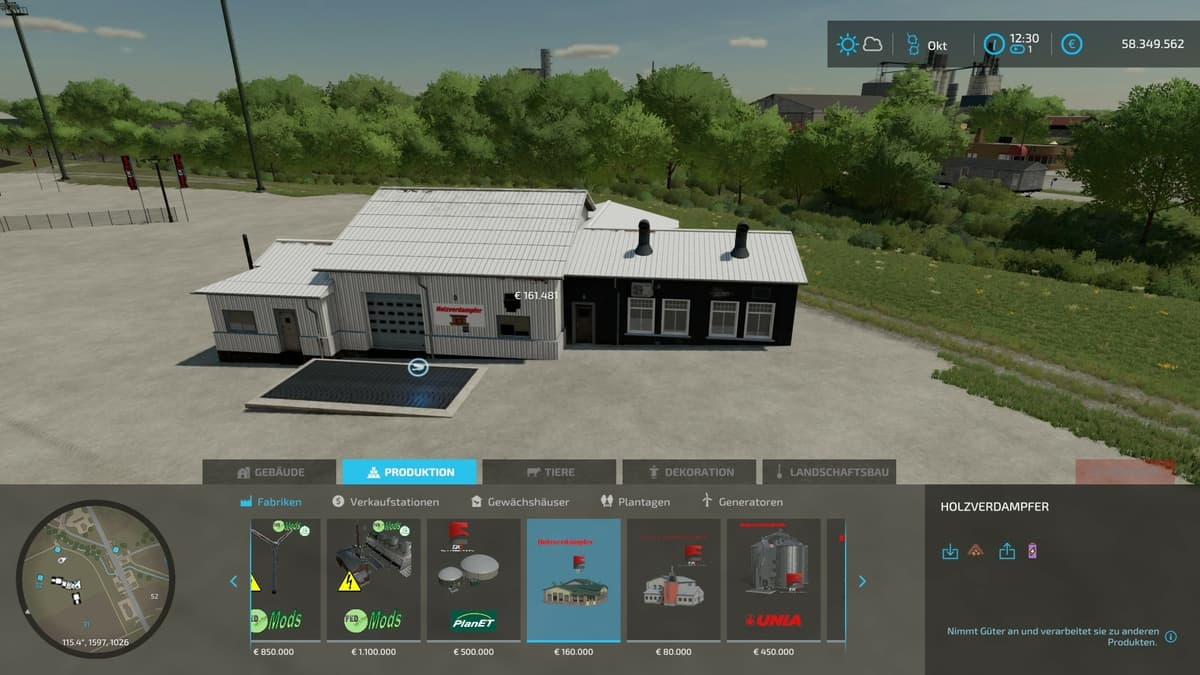Choose the PlanET biogas plant for € 500.000
Viewport: 1200px width, 675px height.
pos(473,580)
